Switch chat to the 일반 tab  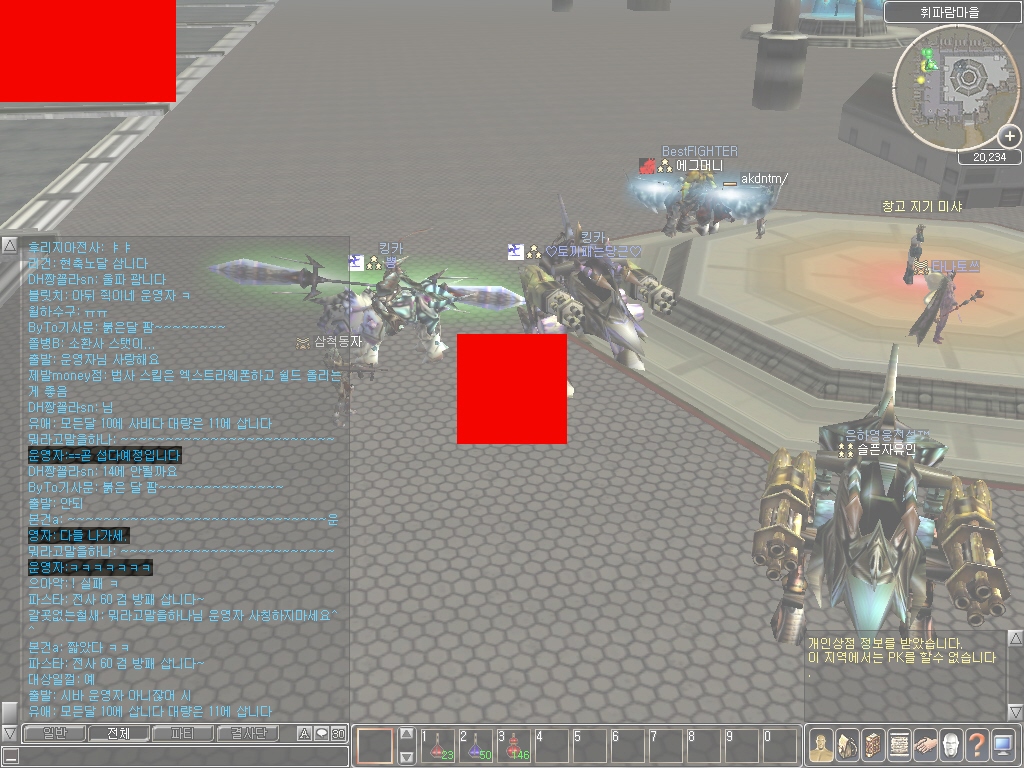[x=54, y=734]
